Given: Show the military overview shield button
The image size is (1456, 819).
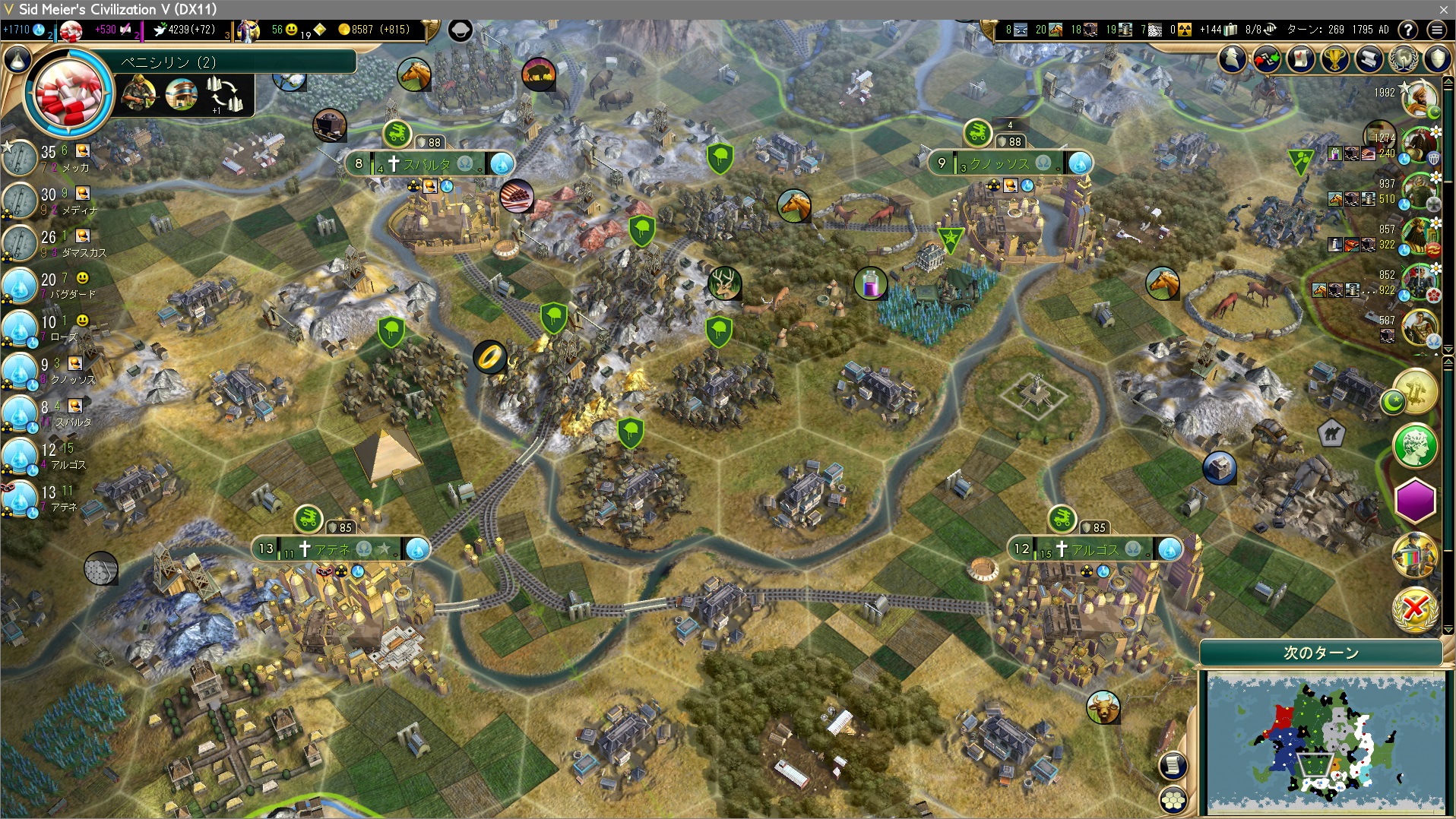Looking at the screenshot, I should [x=1437, y=59].
